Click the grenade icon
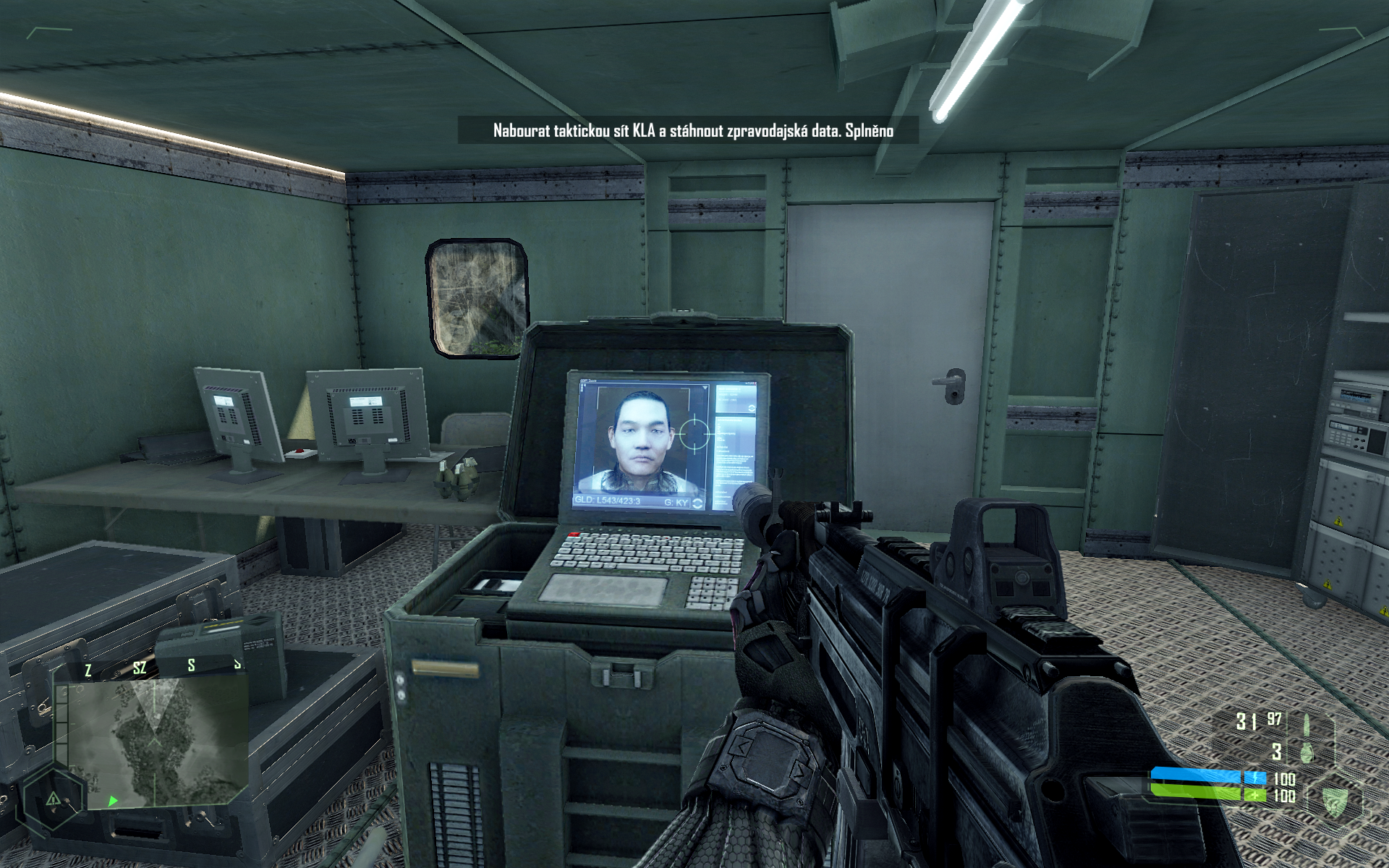The image size is (1389, 868). [1307, 752]
